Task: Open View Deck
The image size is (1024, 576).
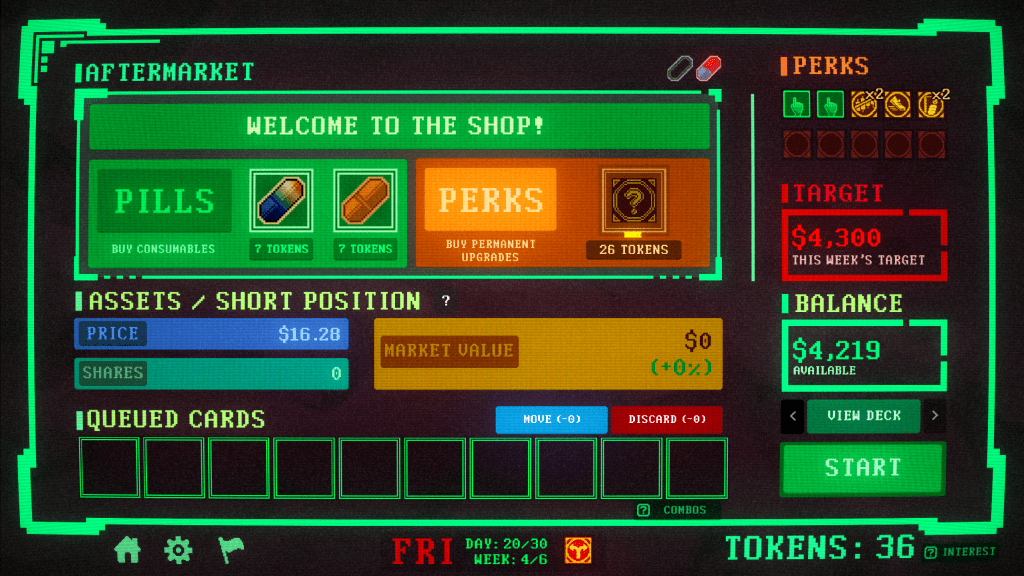Action: (863, 415)
